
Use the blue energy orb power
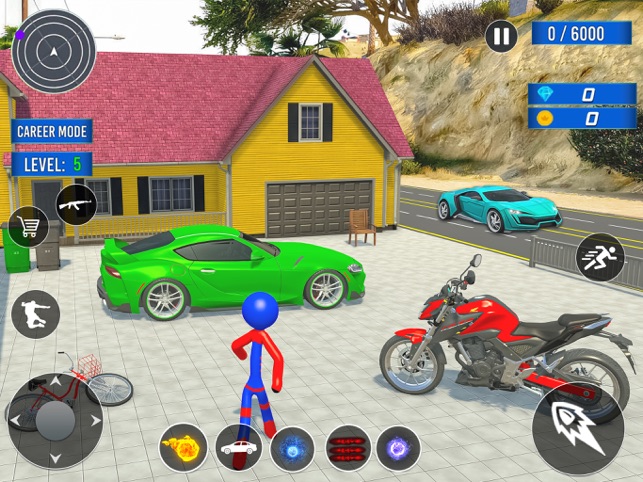tap(293, 447)
